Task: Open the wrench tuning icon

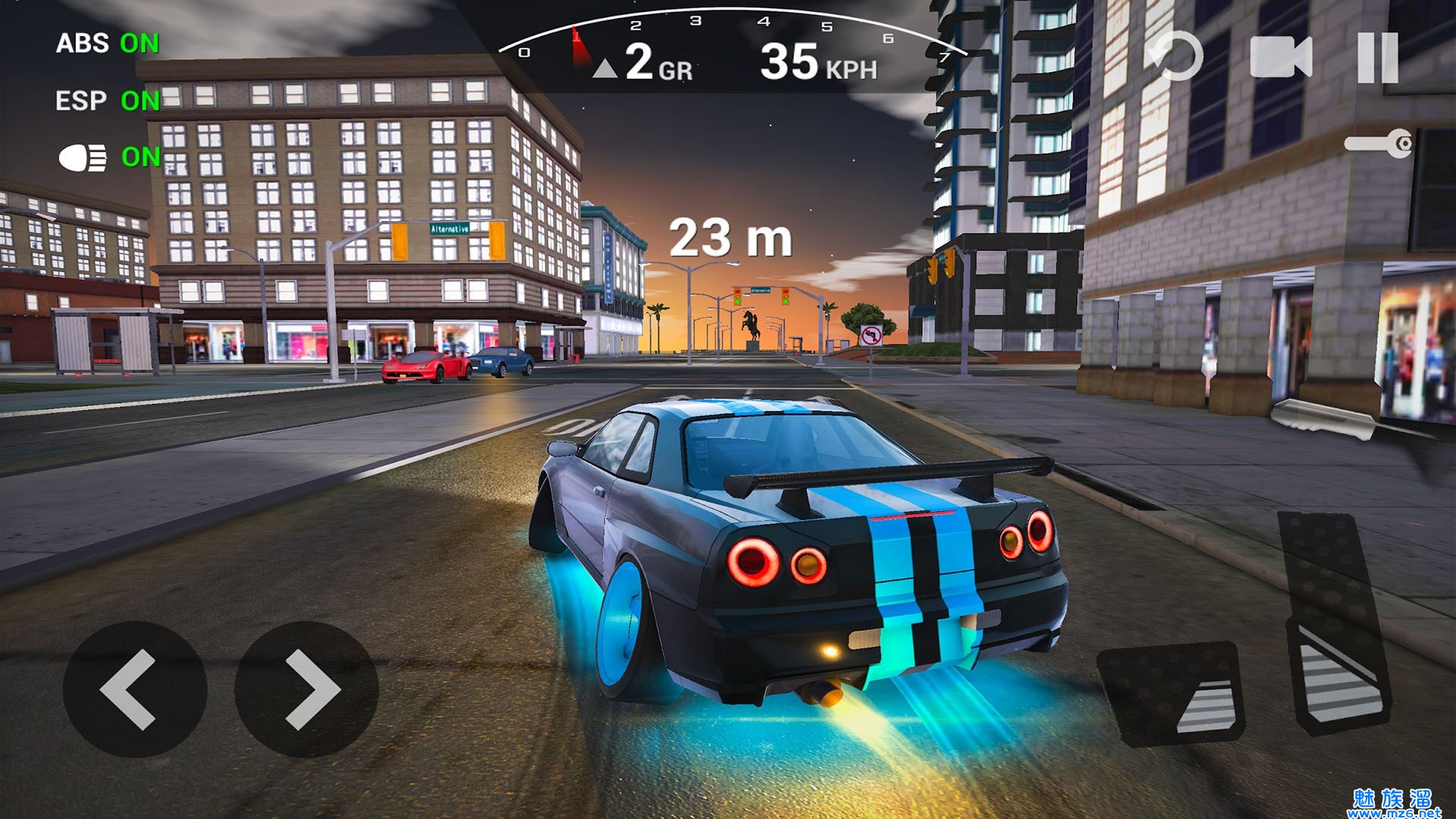Action: 1379,143
